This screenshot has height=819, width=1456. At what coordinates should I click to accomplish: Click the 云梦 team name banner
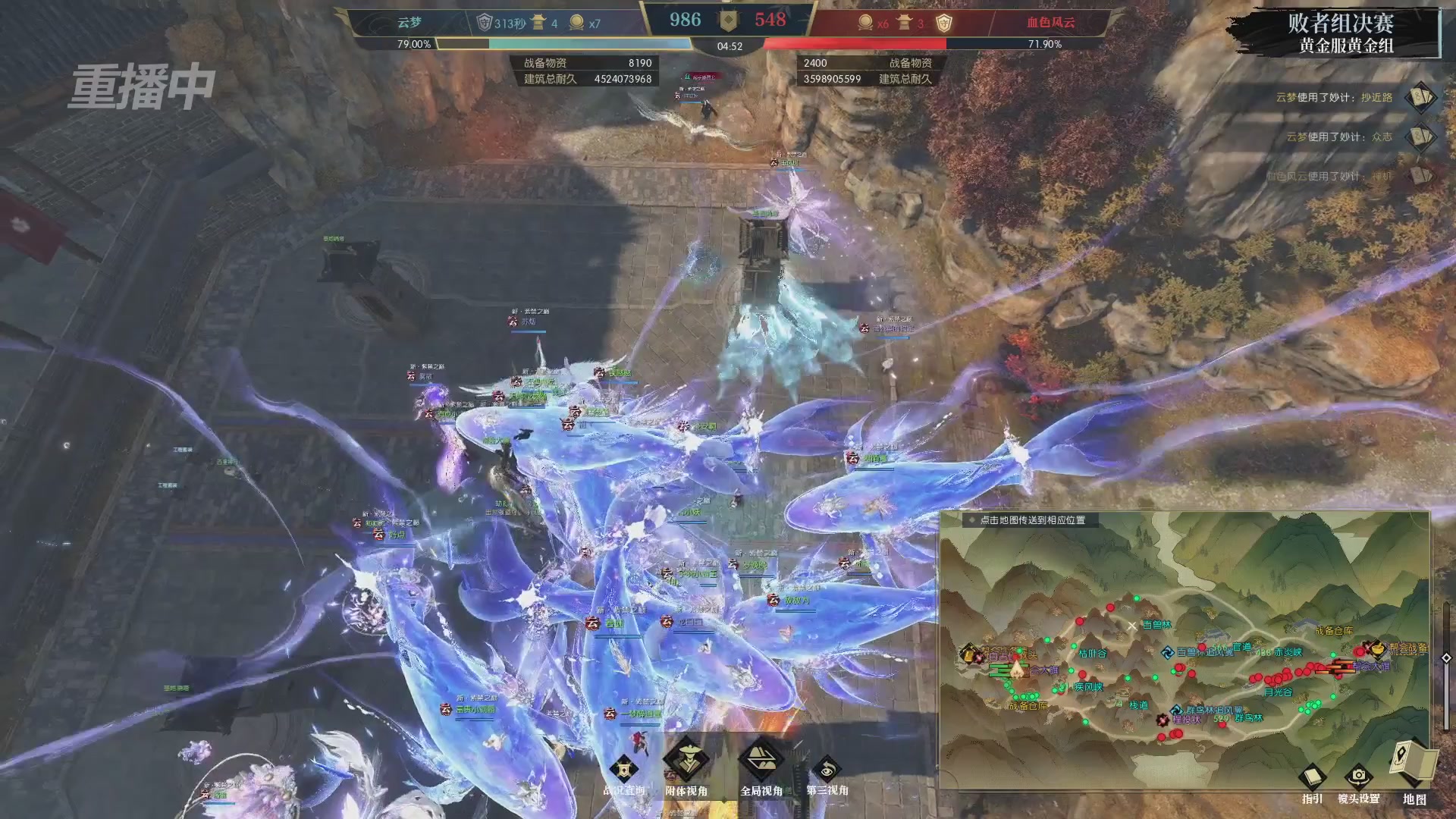pyautogui.click(x=409, y=23)
